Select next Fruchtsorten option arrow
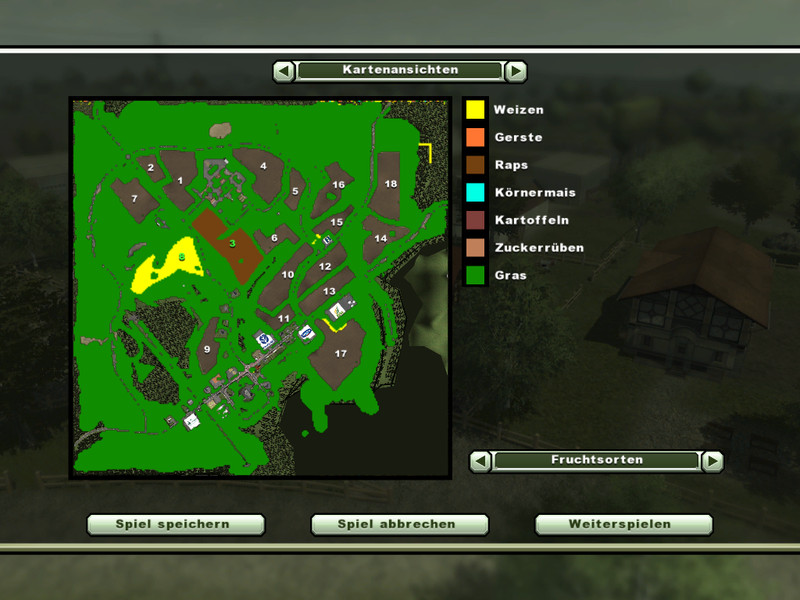 click(x=712, y=461)
